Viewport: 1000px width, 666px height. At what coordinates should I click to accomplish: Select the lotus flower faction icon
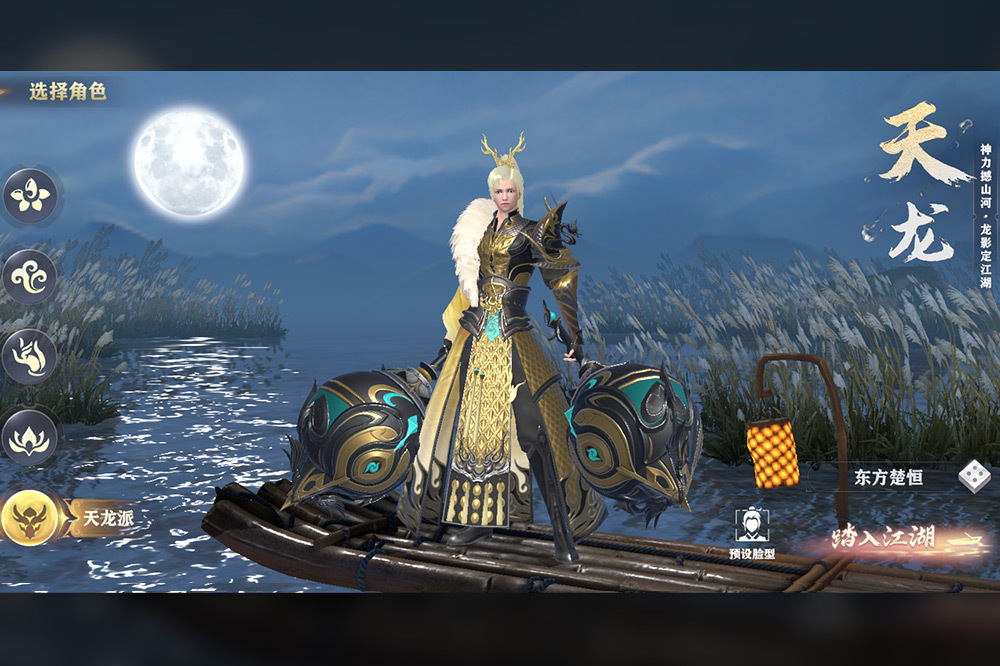[x=30, y=437]
